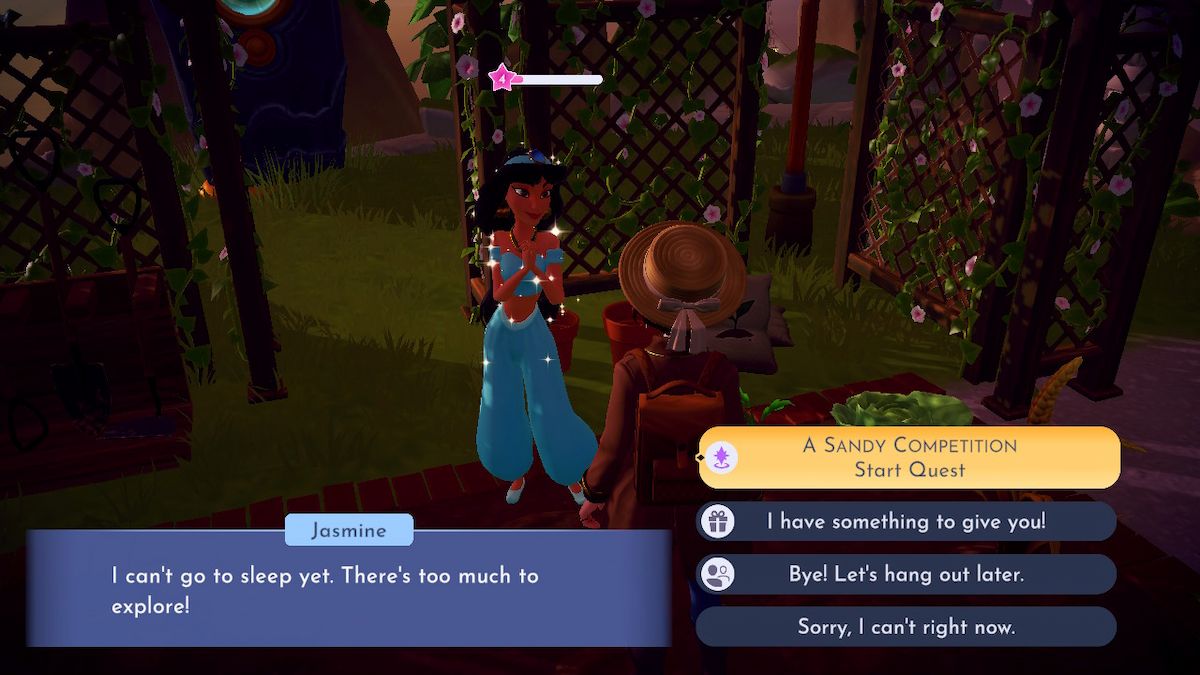Select "Bye! Let's hang out later."
Image resolution: width=1200 pixels, height=675 pixels.
[x=906, y=574]
